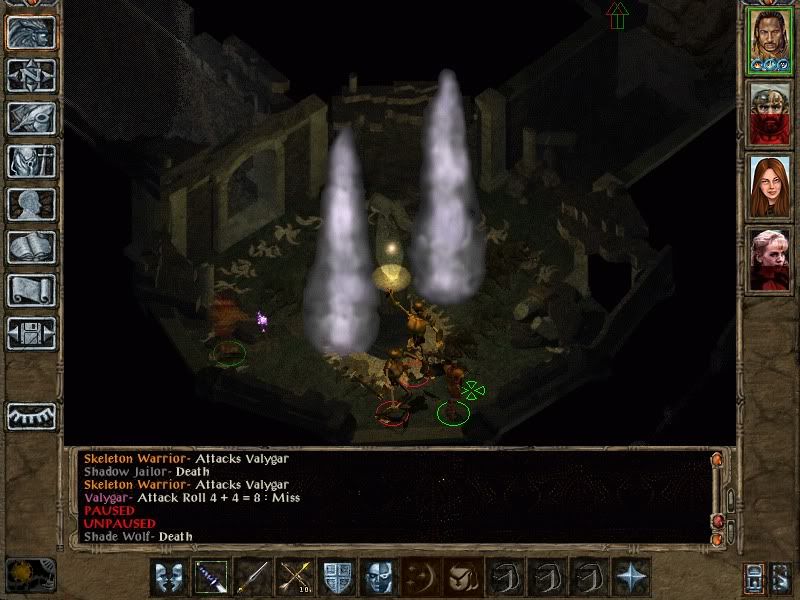Viewport: 800px width, 600px height.
Task: Open the options via the floppy disk
Action: point(31,333)
